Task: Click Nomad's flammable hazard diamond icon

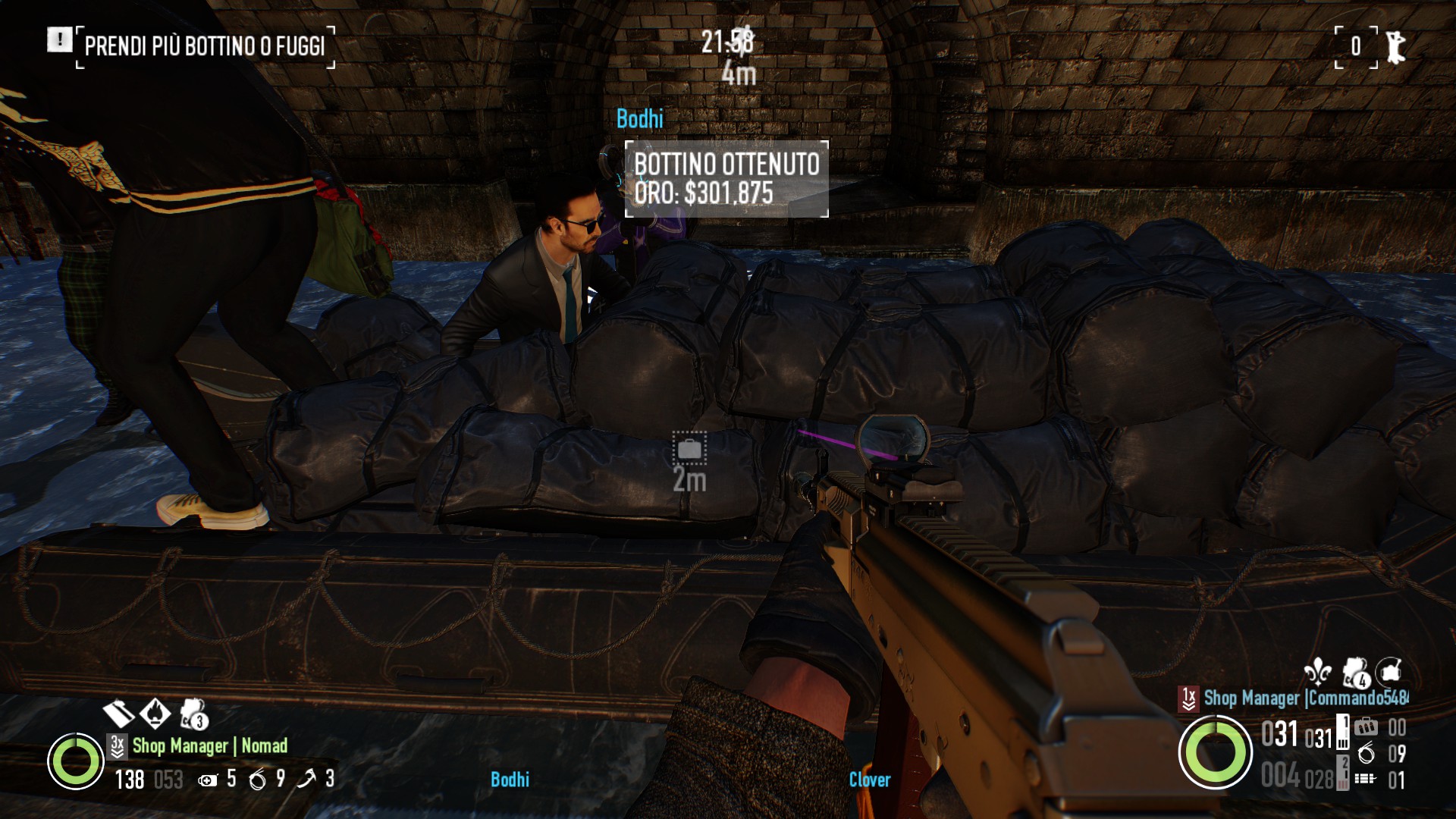Action: click(x=155, y=712)
